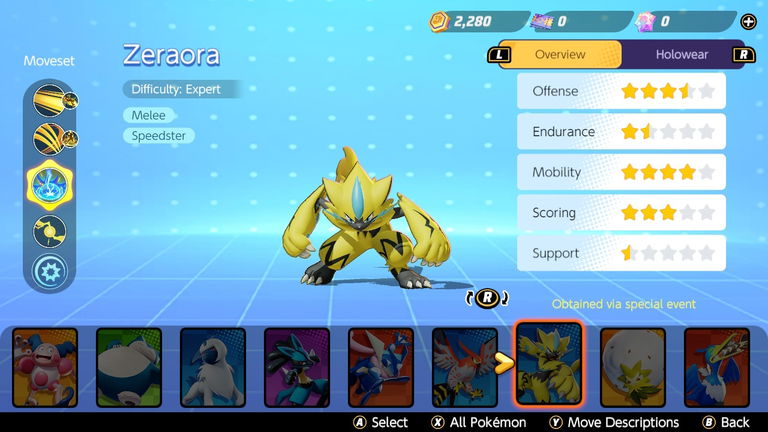Select the Talonflame portrait
The width and height of the screenshot is (768, 432).
tap(464, 367)
